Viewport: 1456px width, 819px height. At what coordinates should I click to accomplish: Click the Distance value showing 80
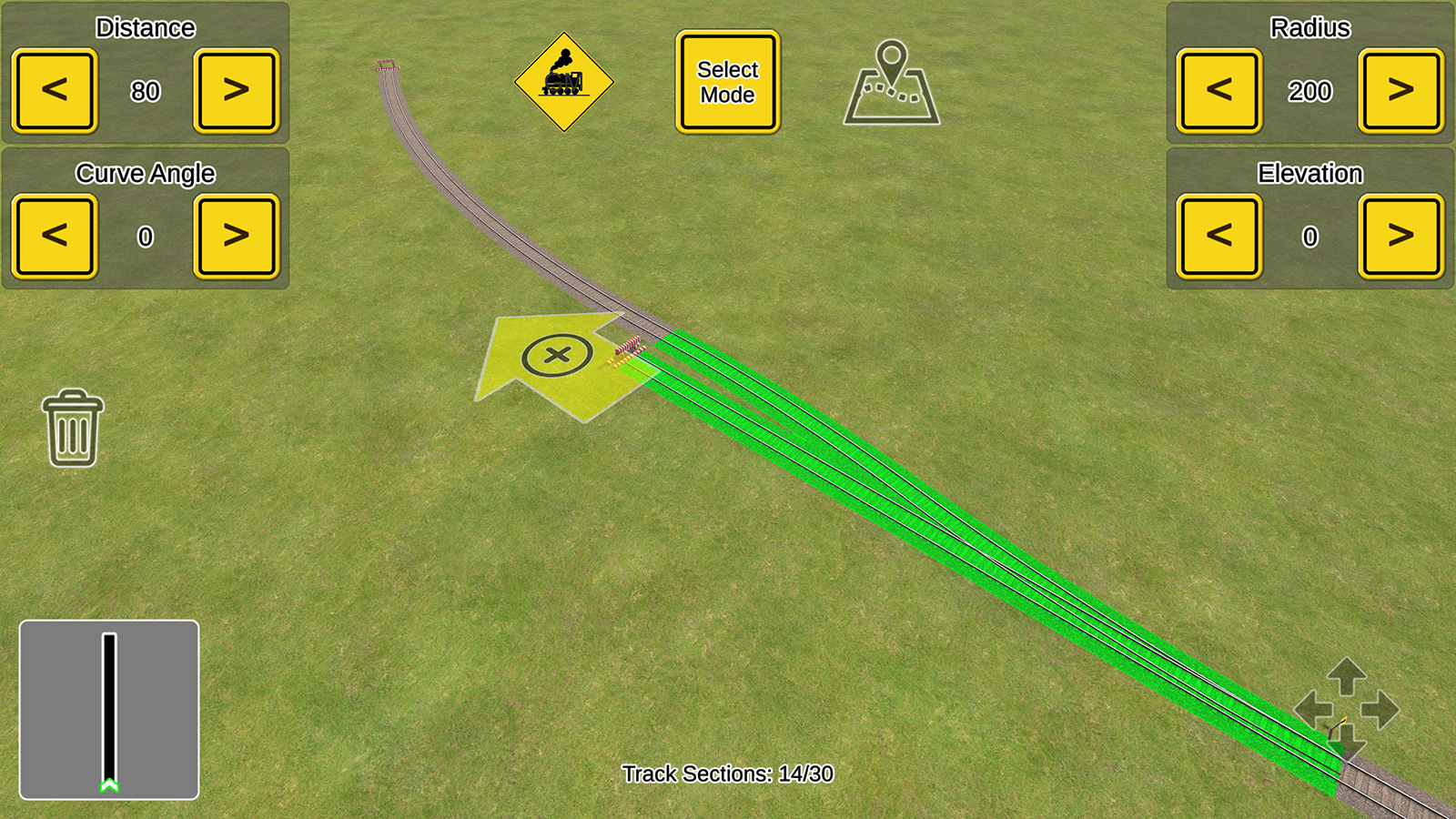[x=146, y=90]
